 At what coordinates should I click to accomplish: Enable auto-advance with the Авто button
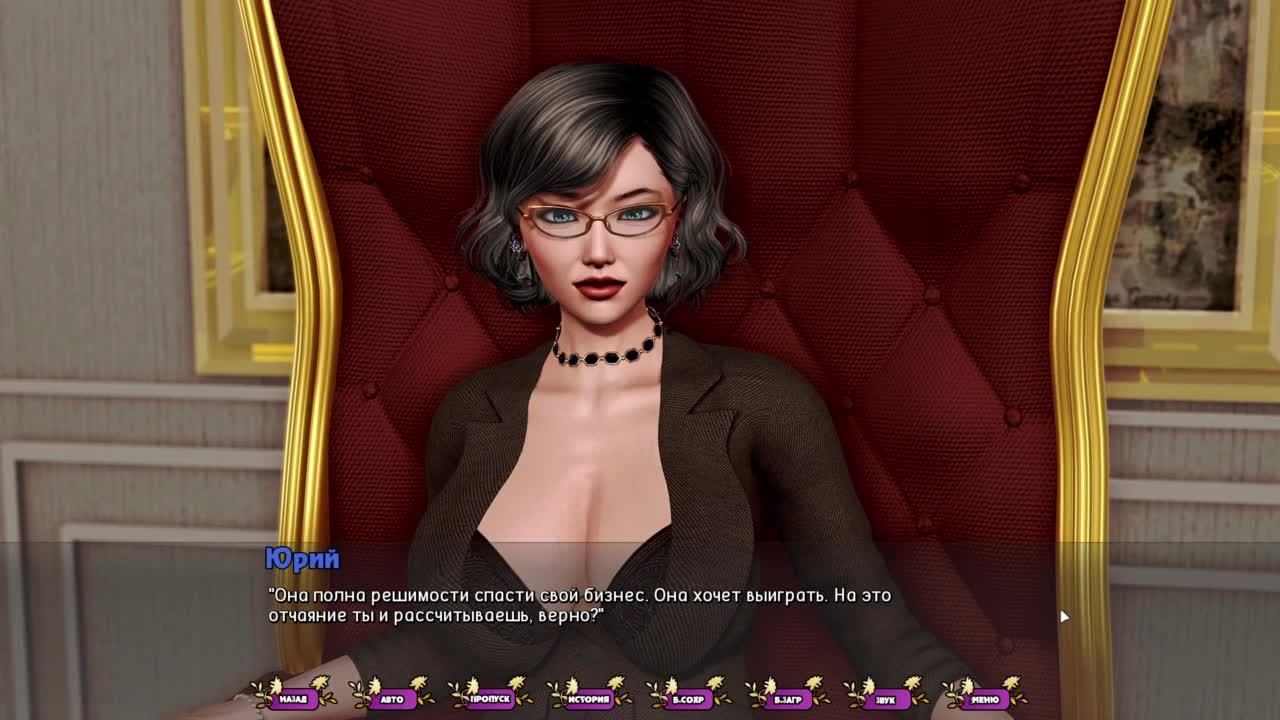[392, 699]
